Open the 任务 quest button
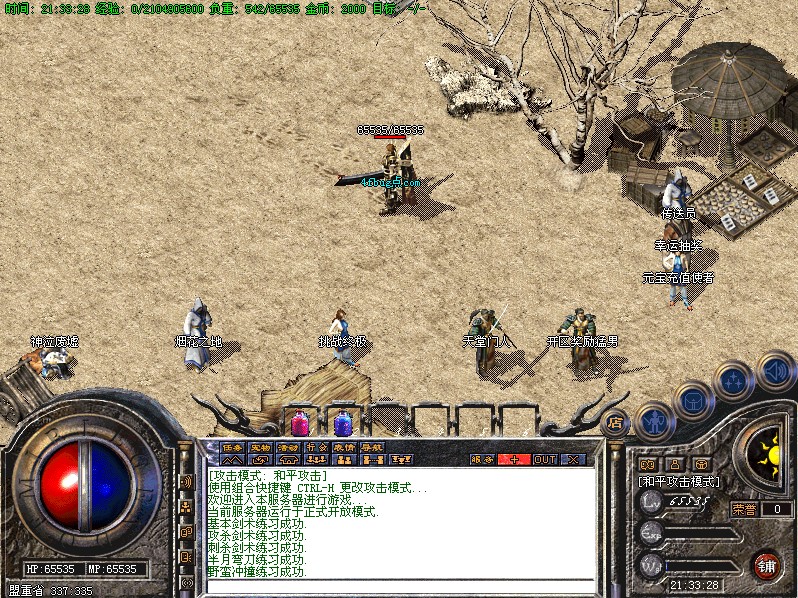The image size is (798, 598). click(x=232, y=447)
